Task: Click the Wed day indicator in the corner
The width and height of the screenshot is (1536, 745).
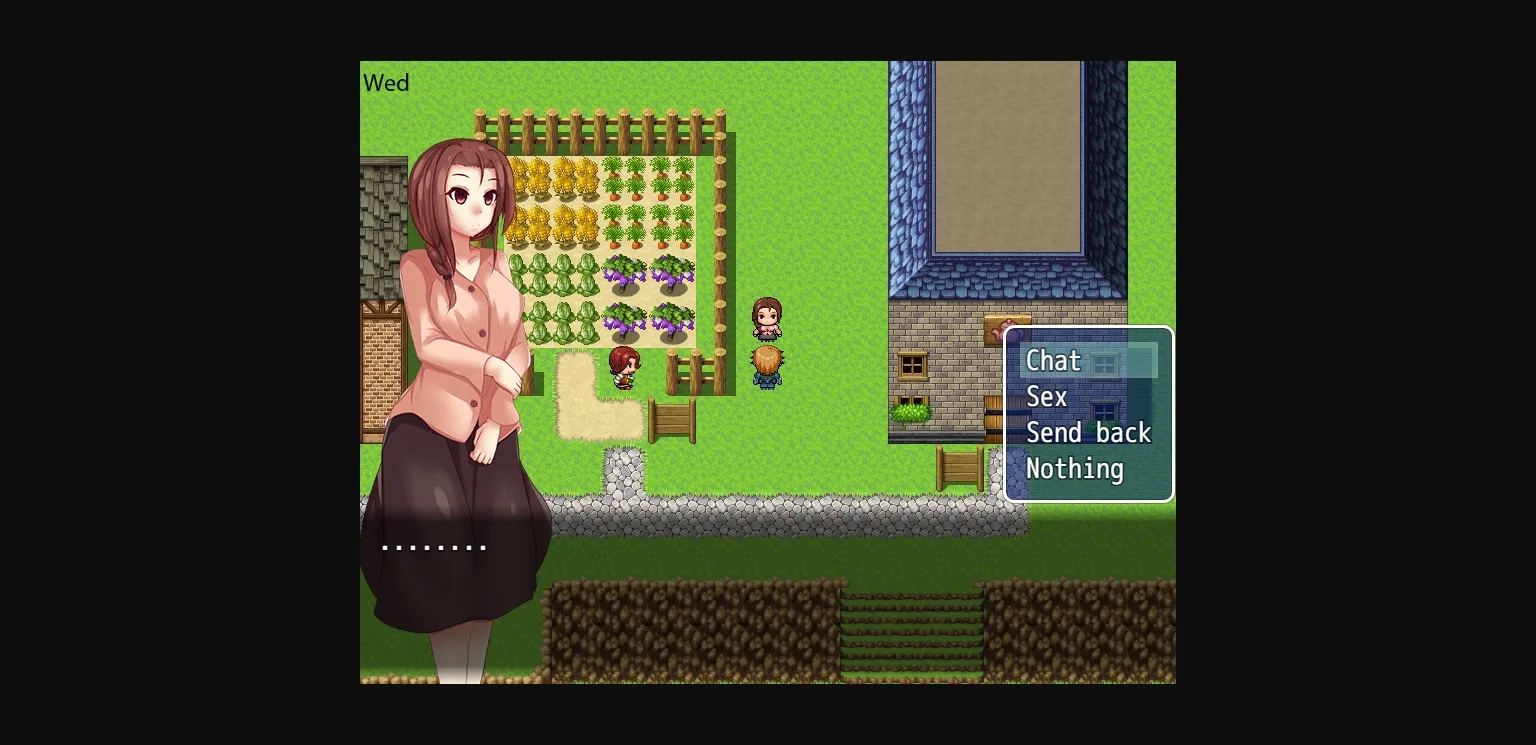Action: 386,83
